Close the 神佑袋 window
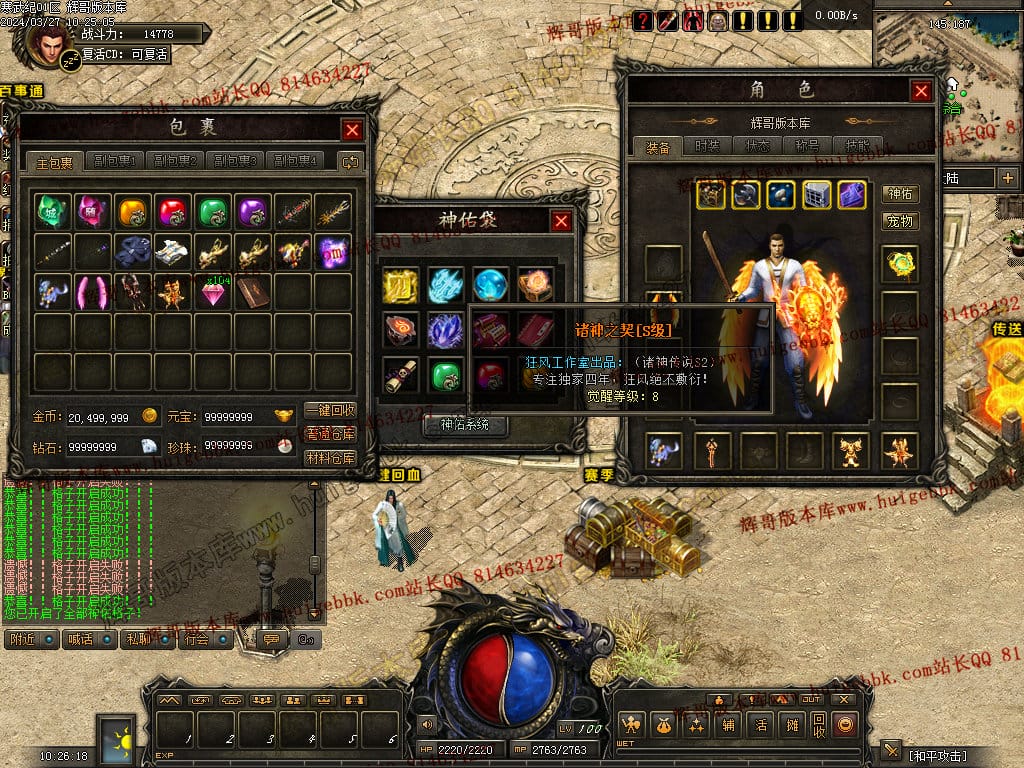Viewport: 1024px width, 768px height. coord(562,221)
